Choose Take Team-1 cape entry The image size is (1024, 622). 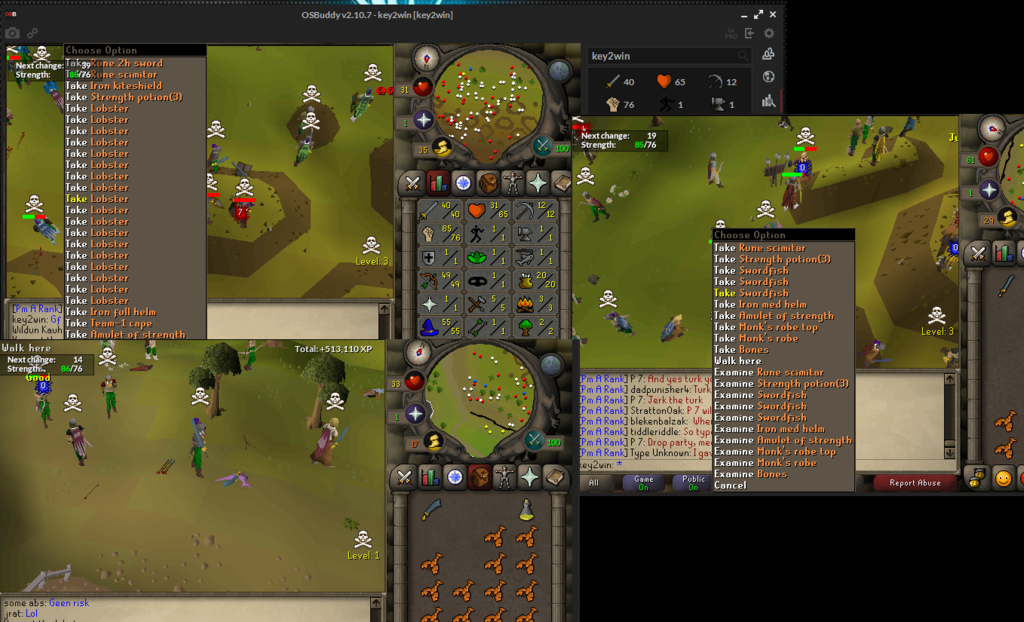tap(110, 323)
